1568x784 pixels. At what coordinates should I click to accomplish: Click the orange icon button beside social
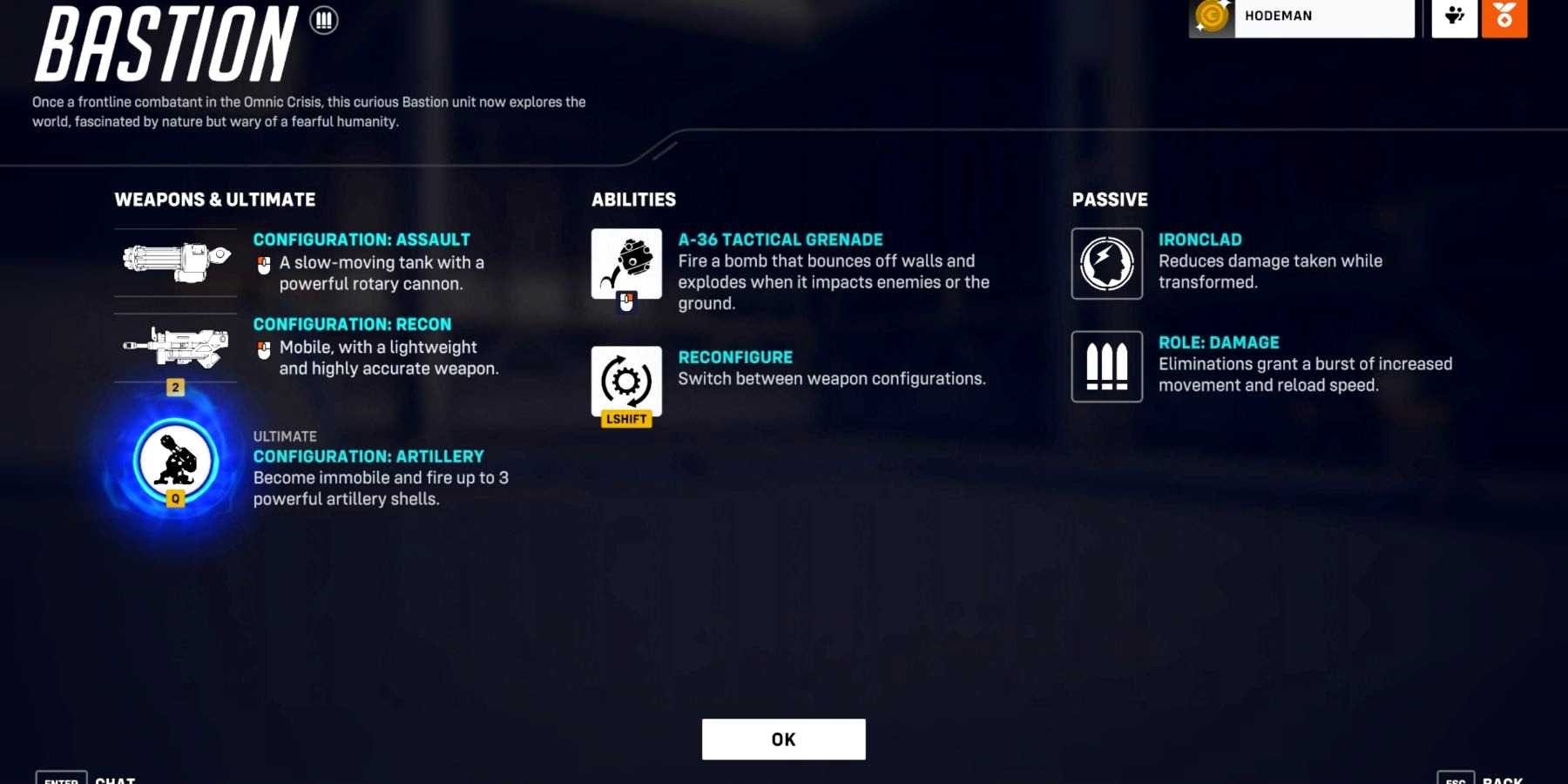[x=1504, y=17]
